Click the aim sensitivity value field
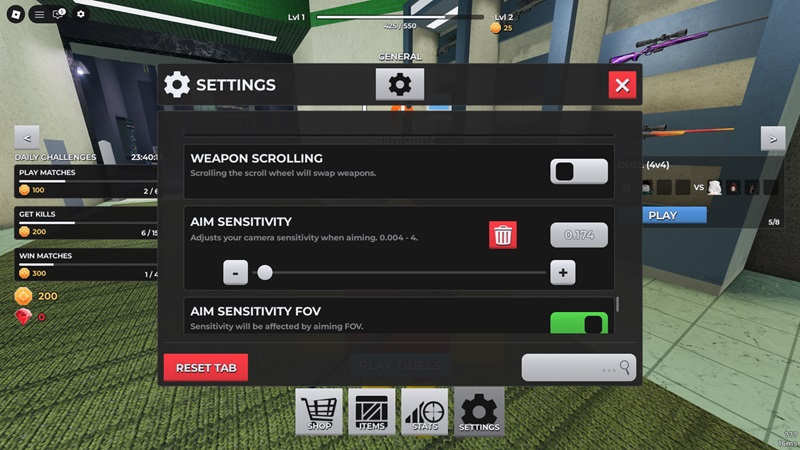This screenshot has height=450, width=800. coord(578,235)
